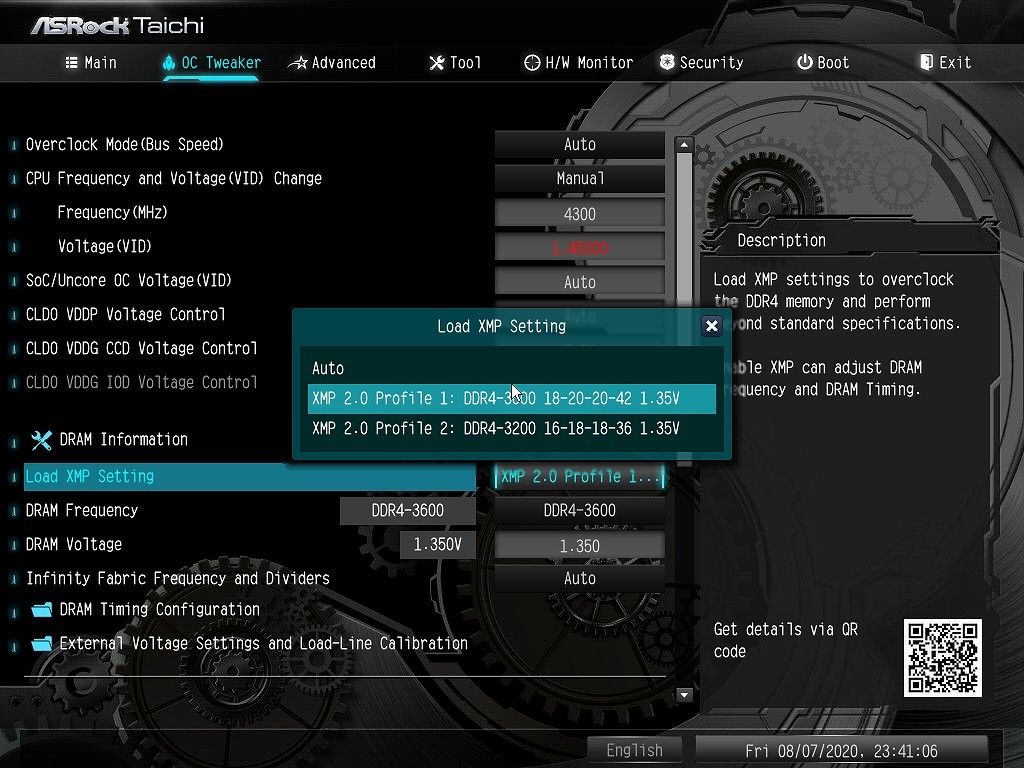Pick XMP 2.0 Profile 2 DDR4-3200
Image resolution: width=1024 pixels, height=768 pixels.
pos(496,428)
